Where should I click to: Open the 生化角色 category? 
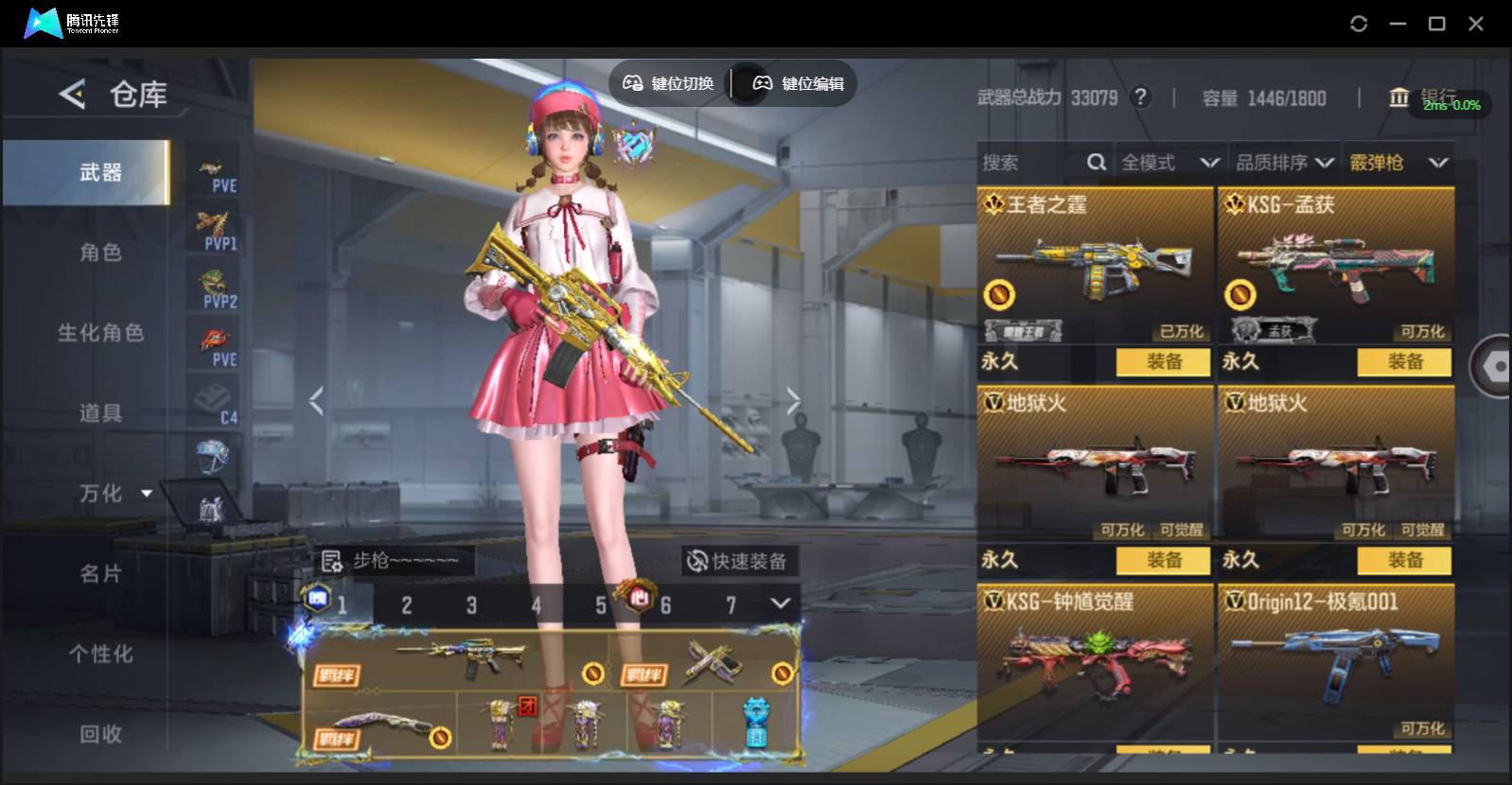[x=100, y=333]
